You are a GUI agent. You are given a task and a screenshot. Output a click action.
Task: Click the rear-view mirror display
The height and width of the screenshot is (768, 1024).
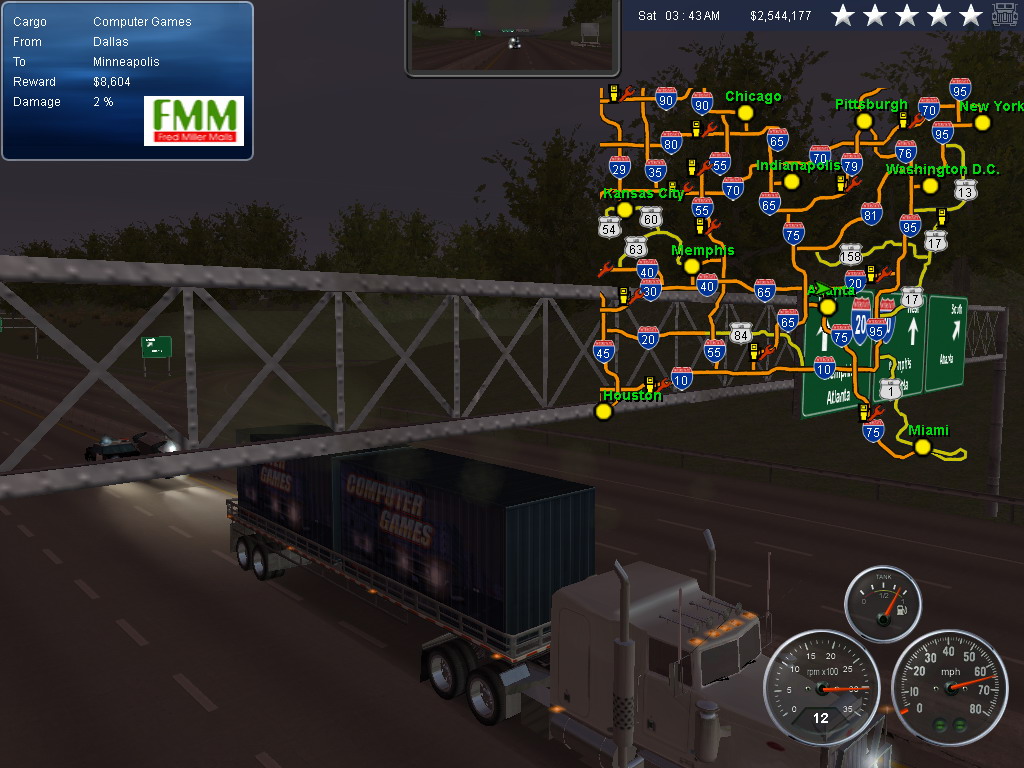point(514,37)
